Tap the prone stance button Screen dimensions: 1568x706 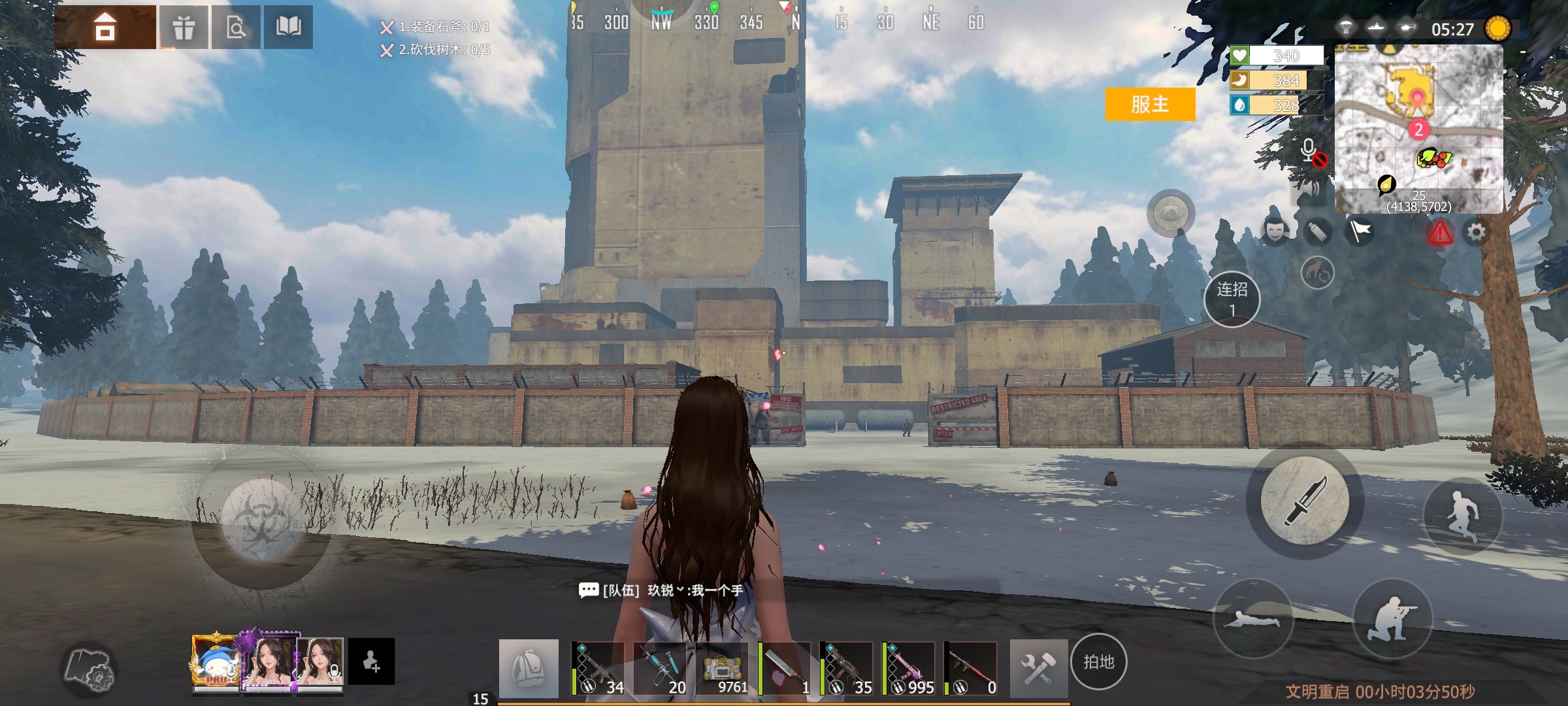coord(1253,618)
